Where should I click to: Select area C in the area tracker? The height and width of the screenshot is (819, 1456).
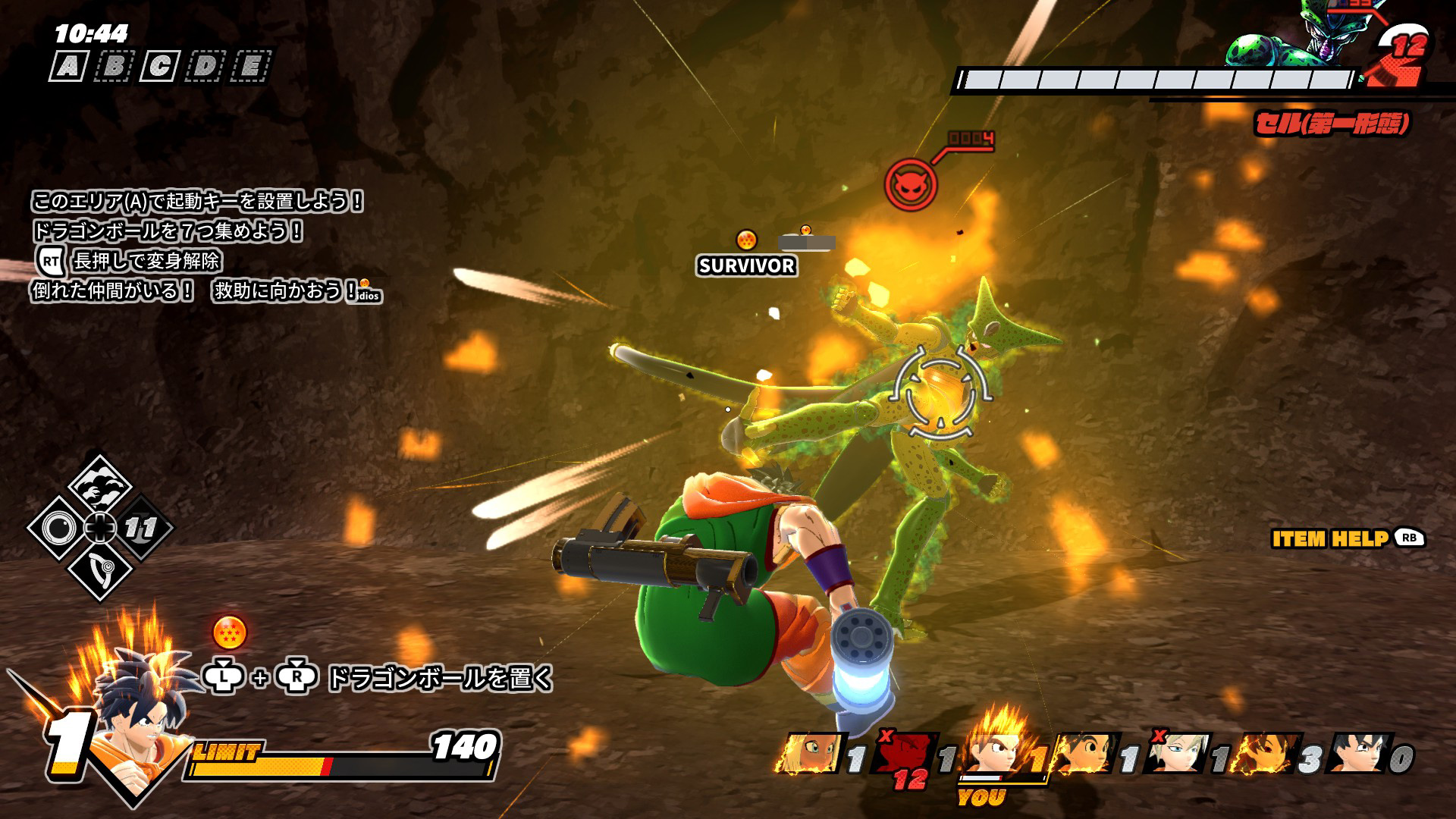[159, 67]
